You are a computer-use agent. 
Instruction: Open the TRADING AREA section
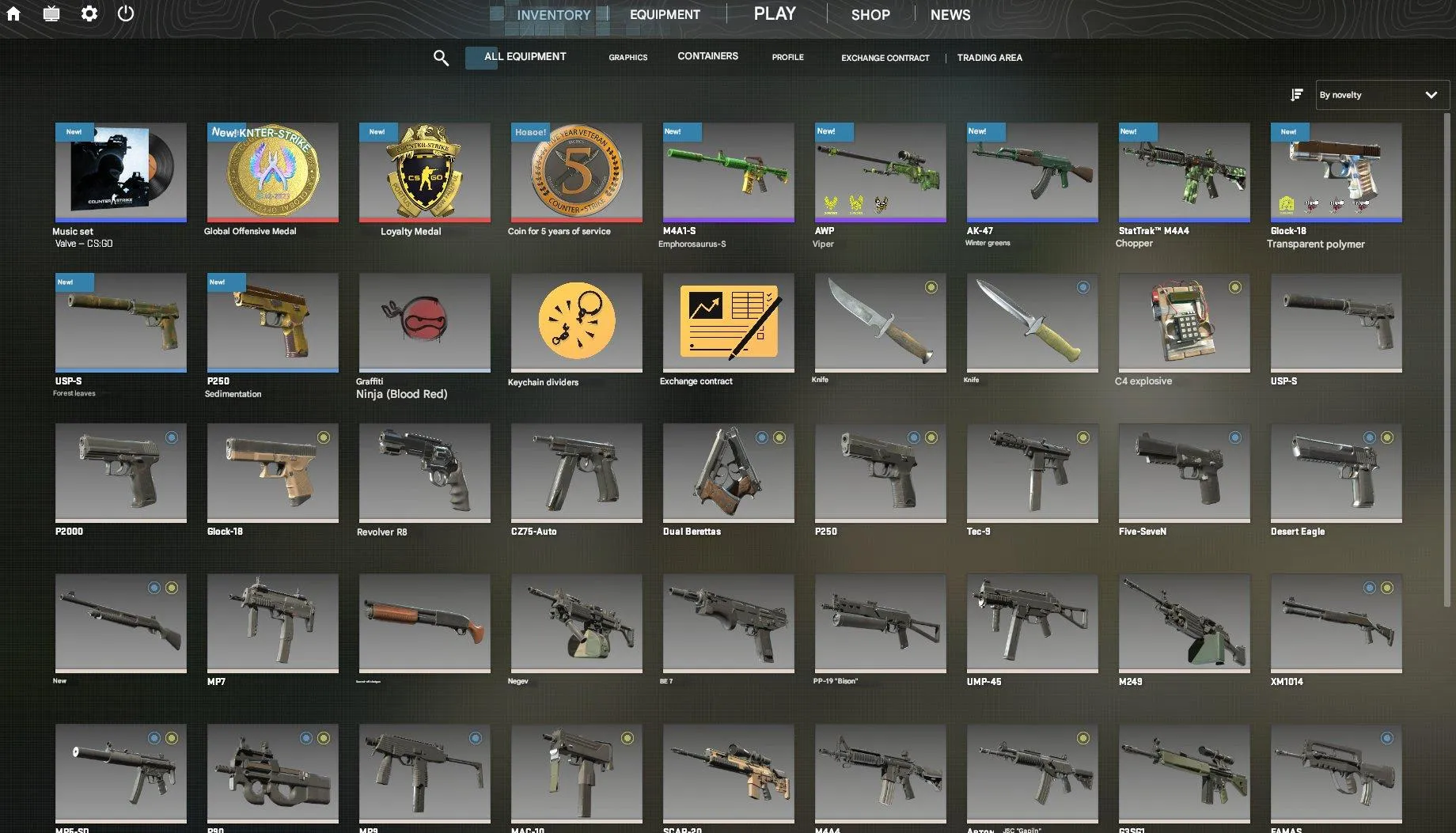pyautogui.click(x=989, y=57)
